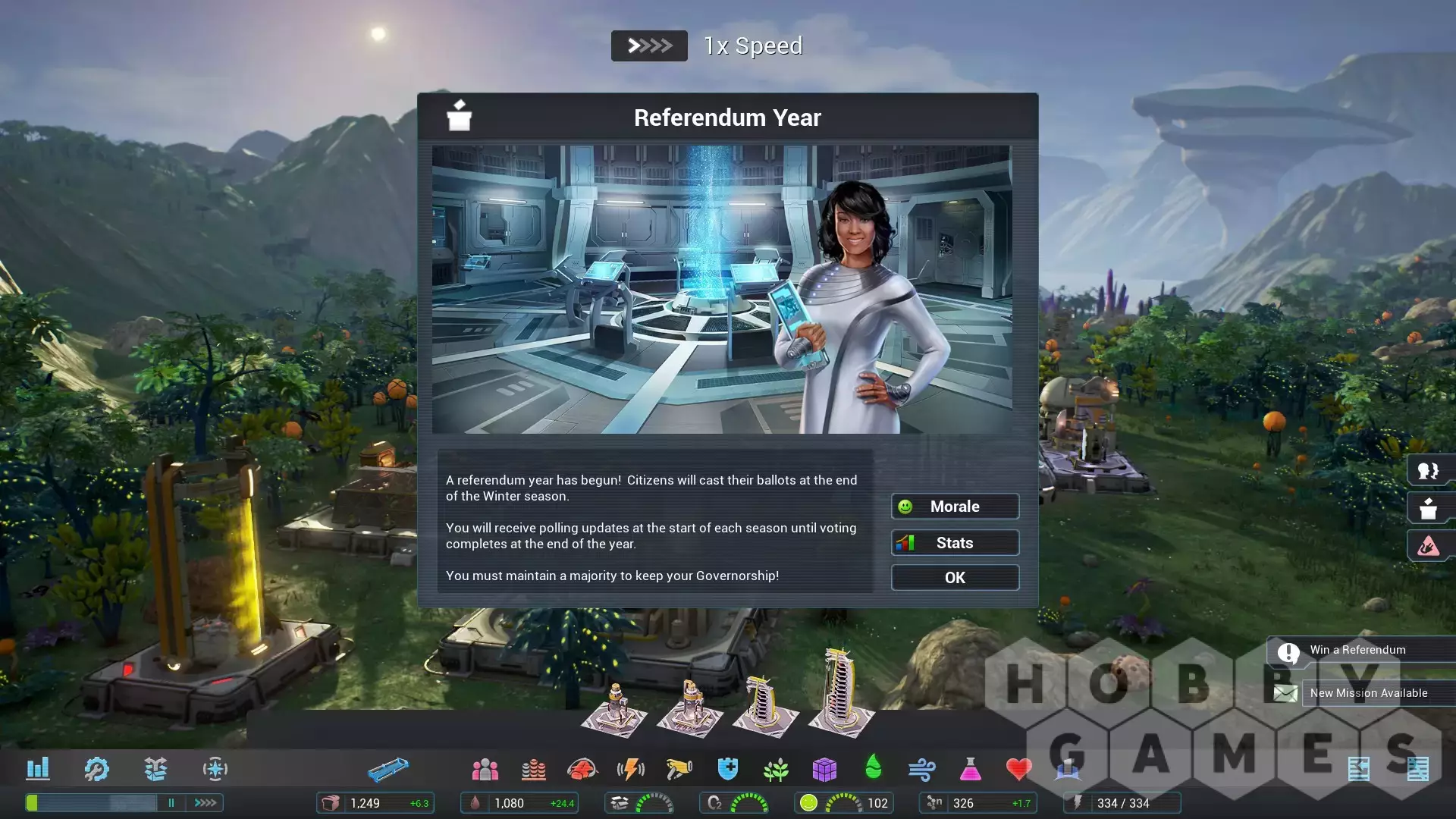
Task: Open the New Mission Available notification
Action: pyautogui.click(x=1368, y=693)
